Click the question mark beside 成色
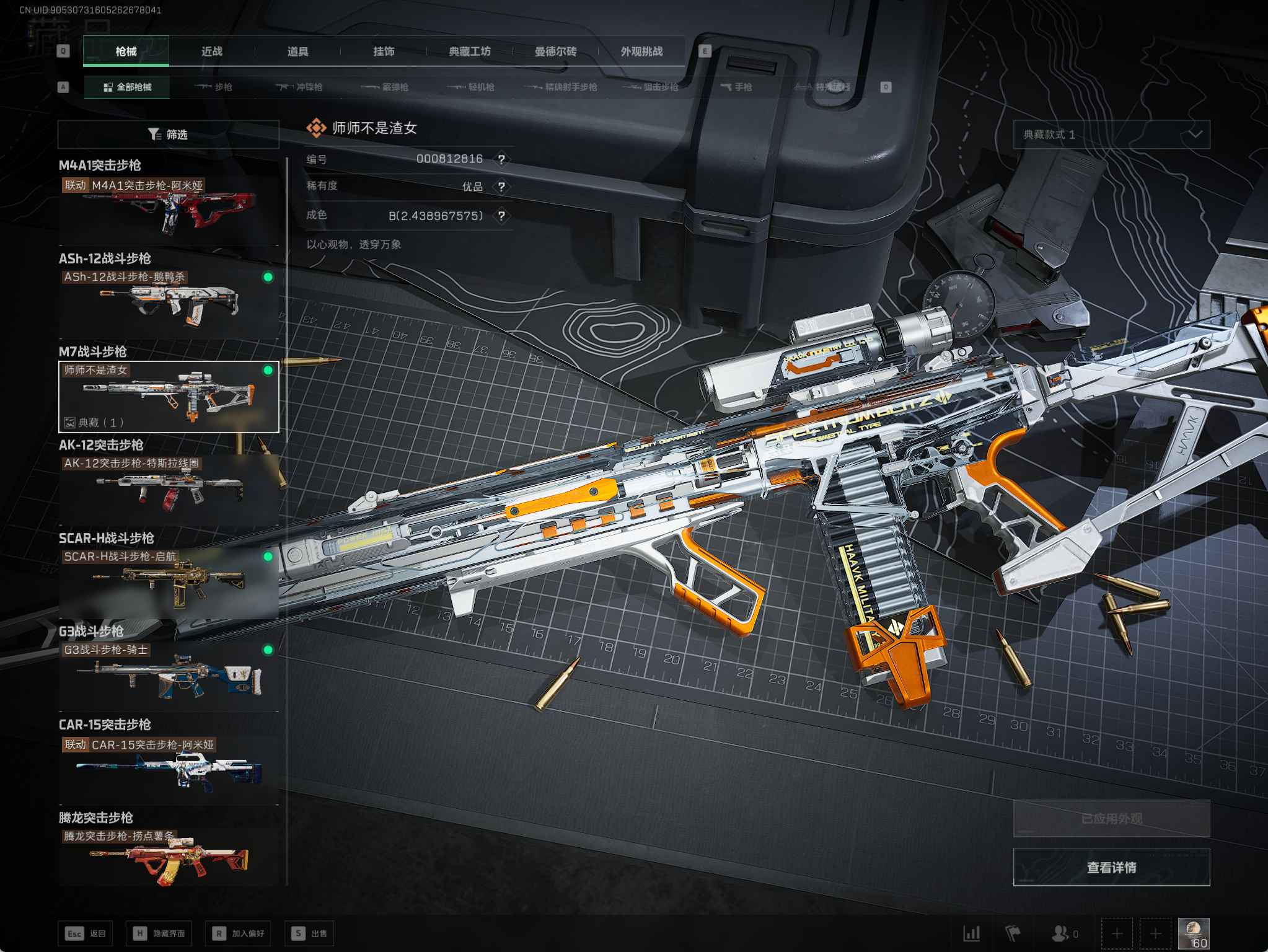This screenshot has width=1268, height=952. 501,216
